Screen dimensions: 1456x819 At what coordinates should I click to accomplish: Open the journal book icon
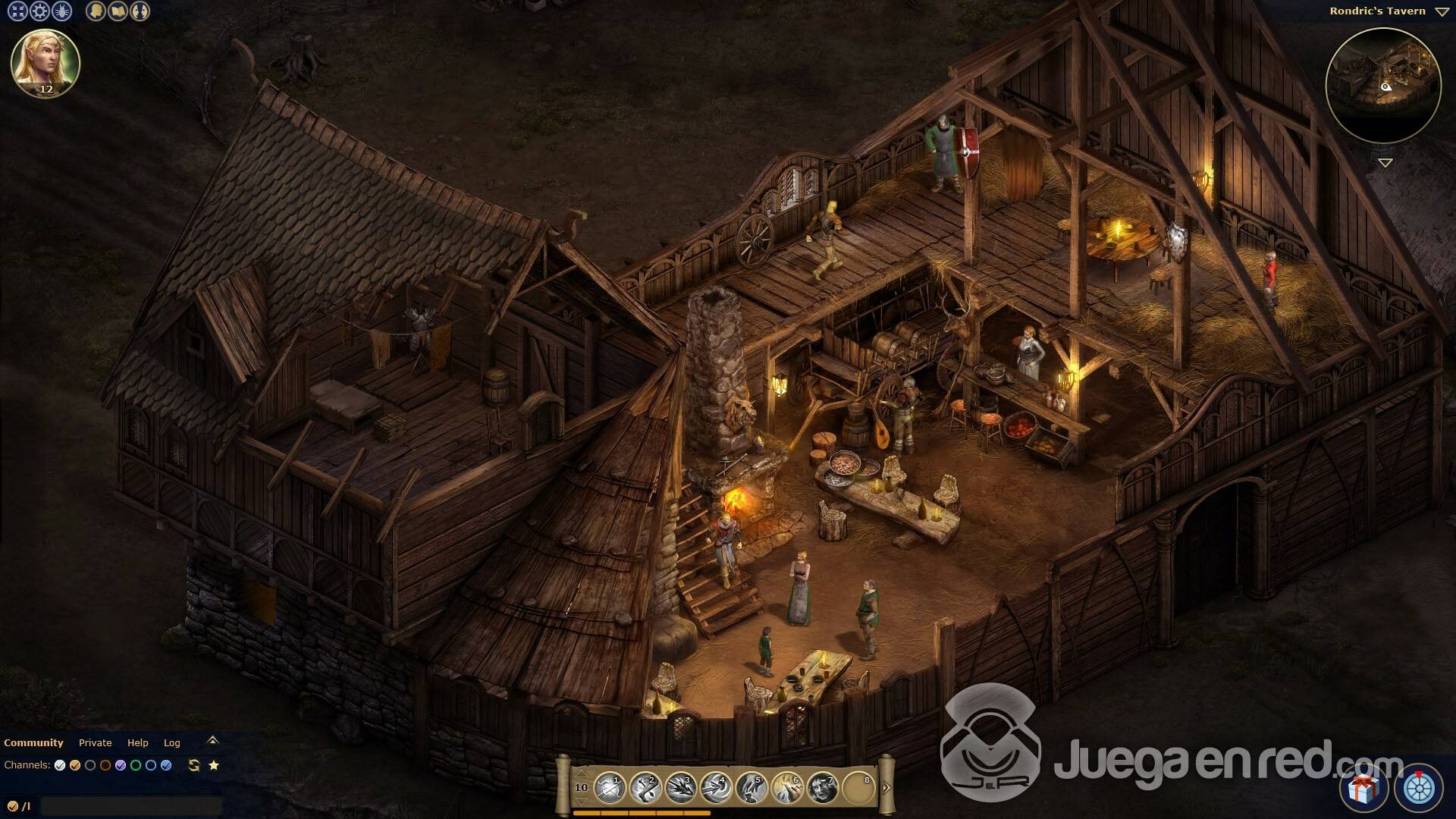(x=118, y=11)
